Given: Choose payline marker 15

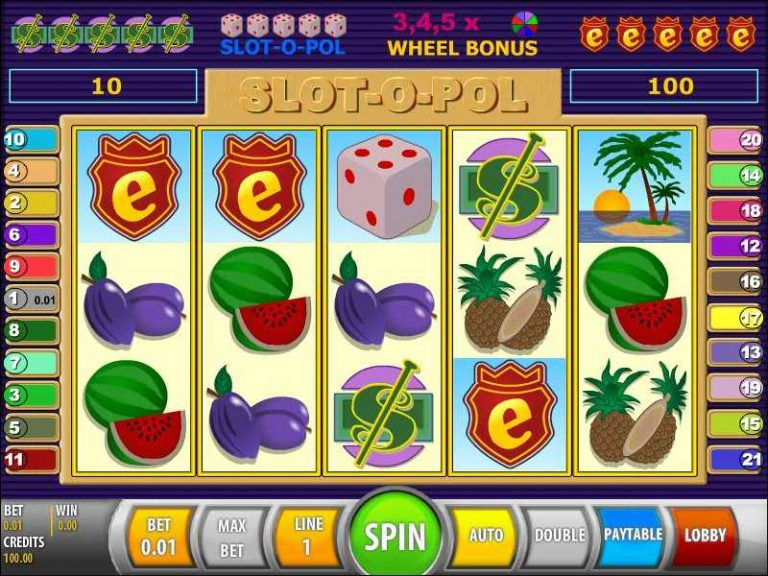Looking at the screenshot, I should (x=736, y=424).
